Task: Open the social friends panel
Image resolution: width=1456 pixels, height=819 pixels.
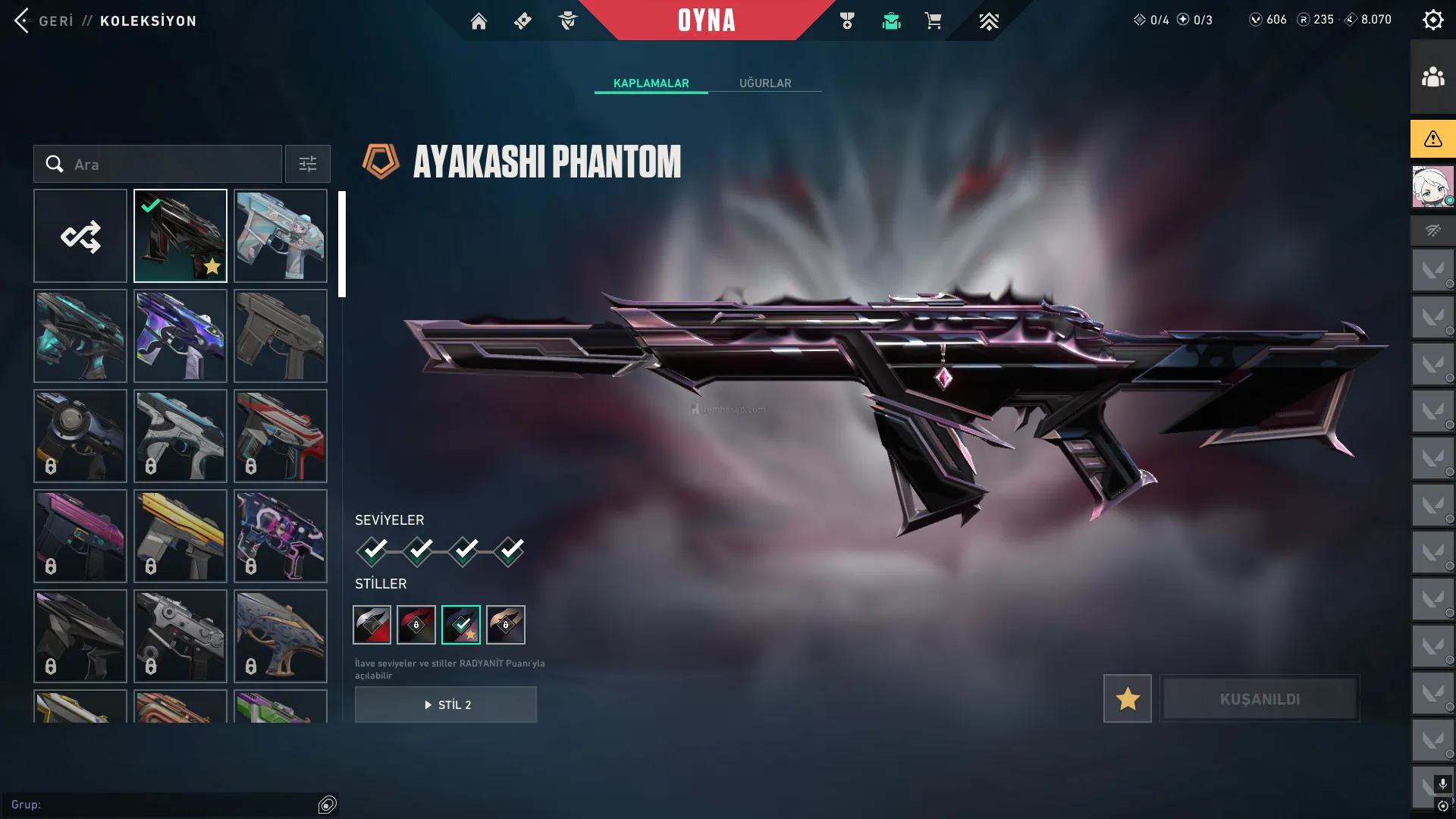Action: pyautogui.click(x=1432, y=77)
